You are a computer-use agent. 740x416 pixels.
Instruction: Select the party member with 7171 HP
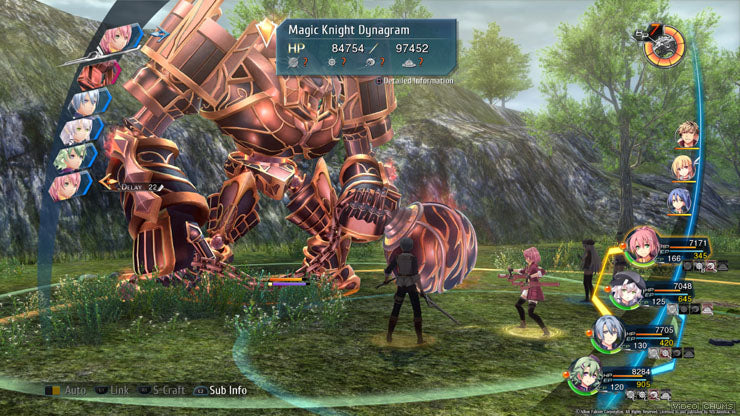click(x=642, y=245)
